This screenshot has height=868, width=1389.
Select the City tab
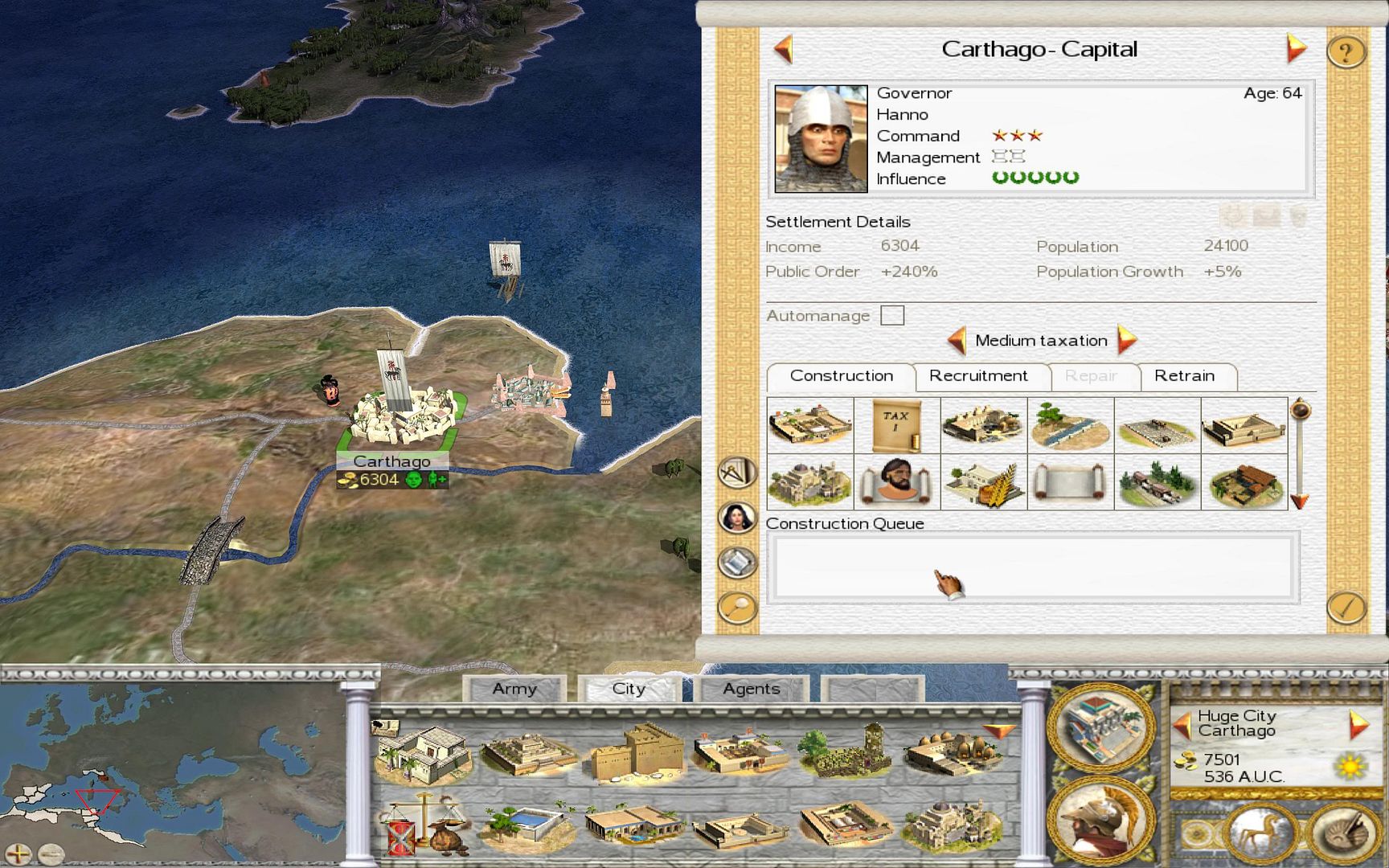pos(629,689)
